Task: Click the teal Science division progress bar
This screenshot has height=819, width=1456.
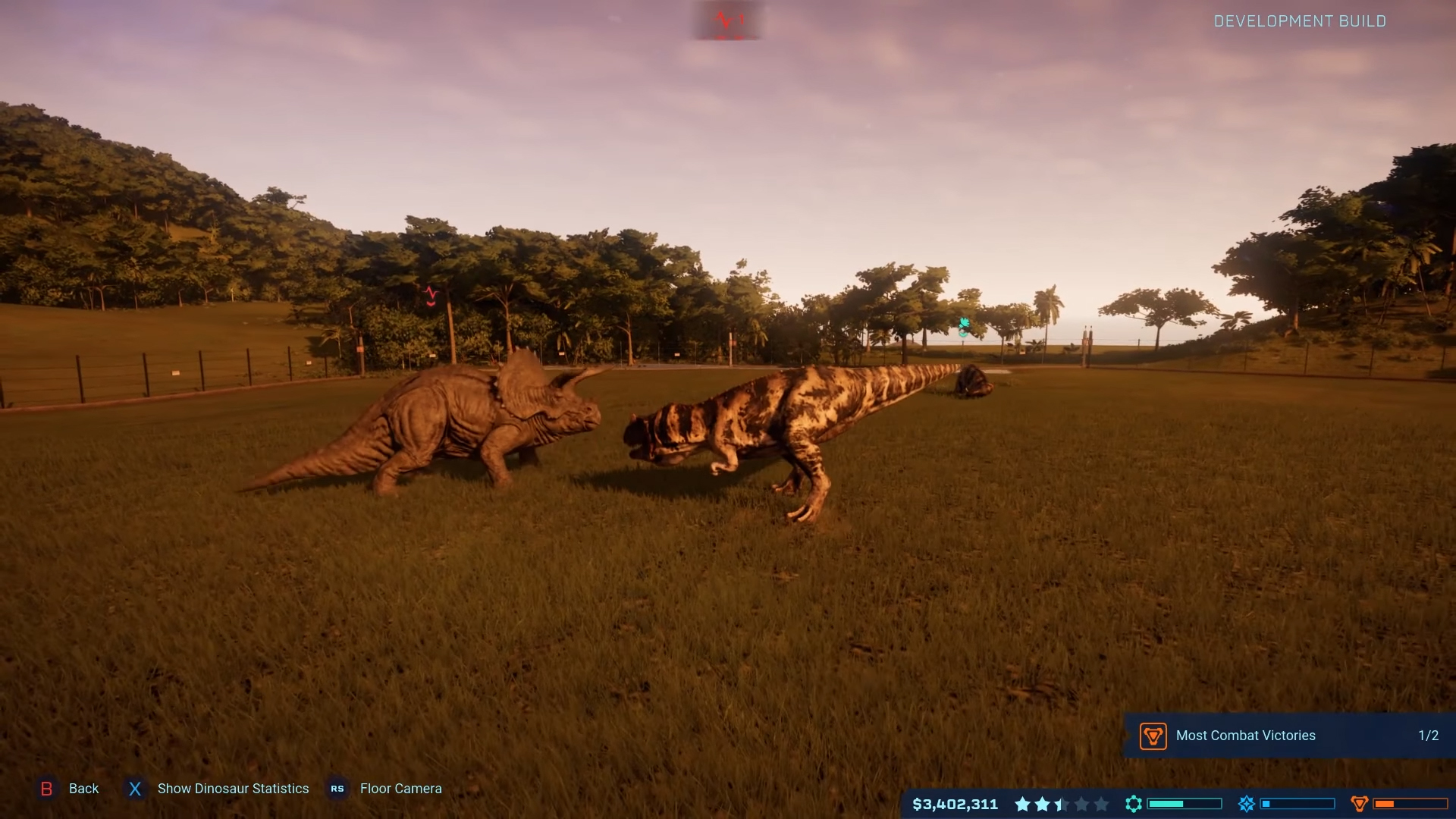Action: click(x=1183, y=804)
